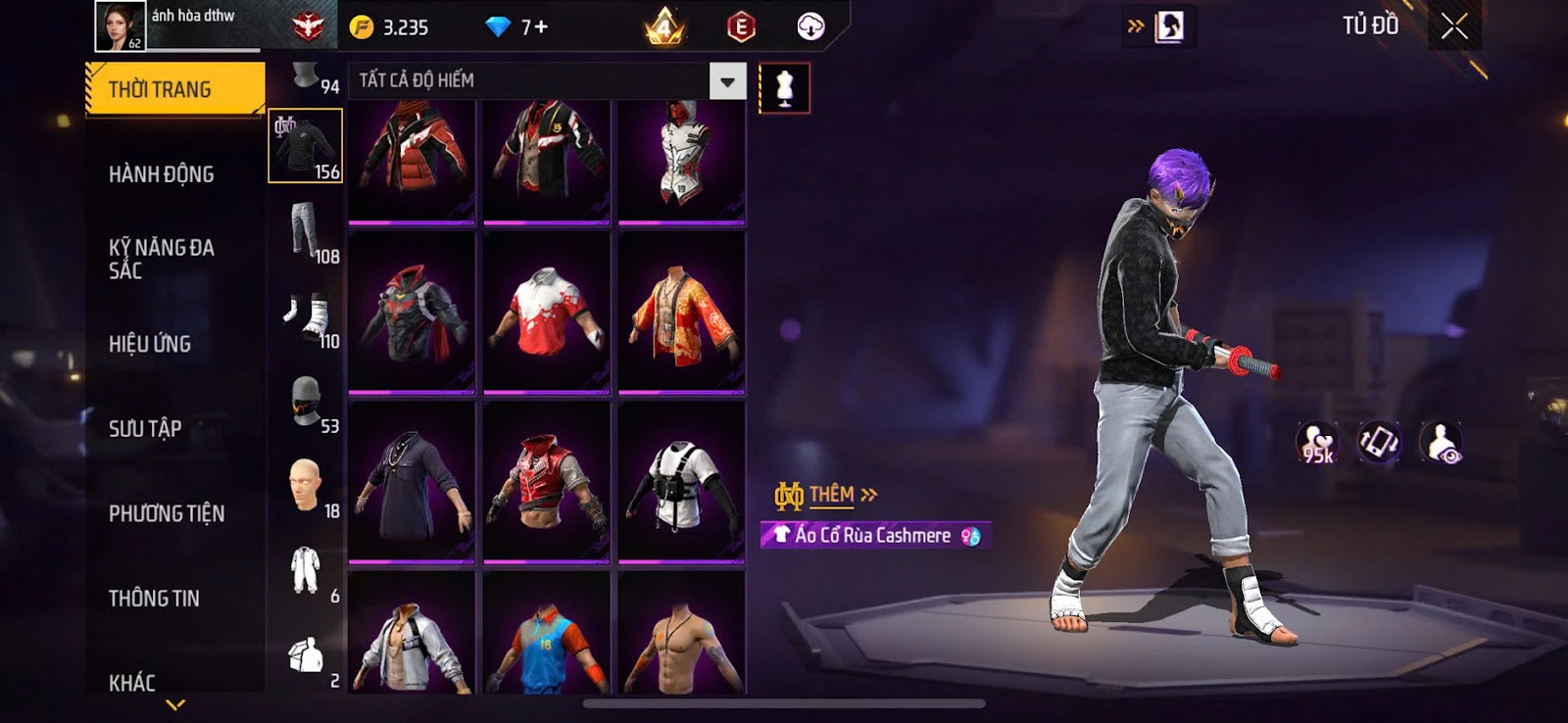Select the white vest with black harness

tap(681, 482)
